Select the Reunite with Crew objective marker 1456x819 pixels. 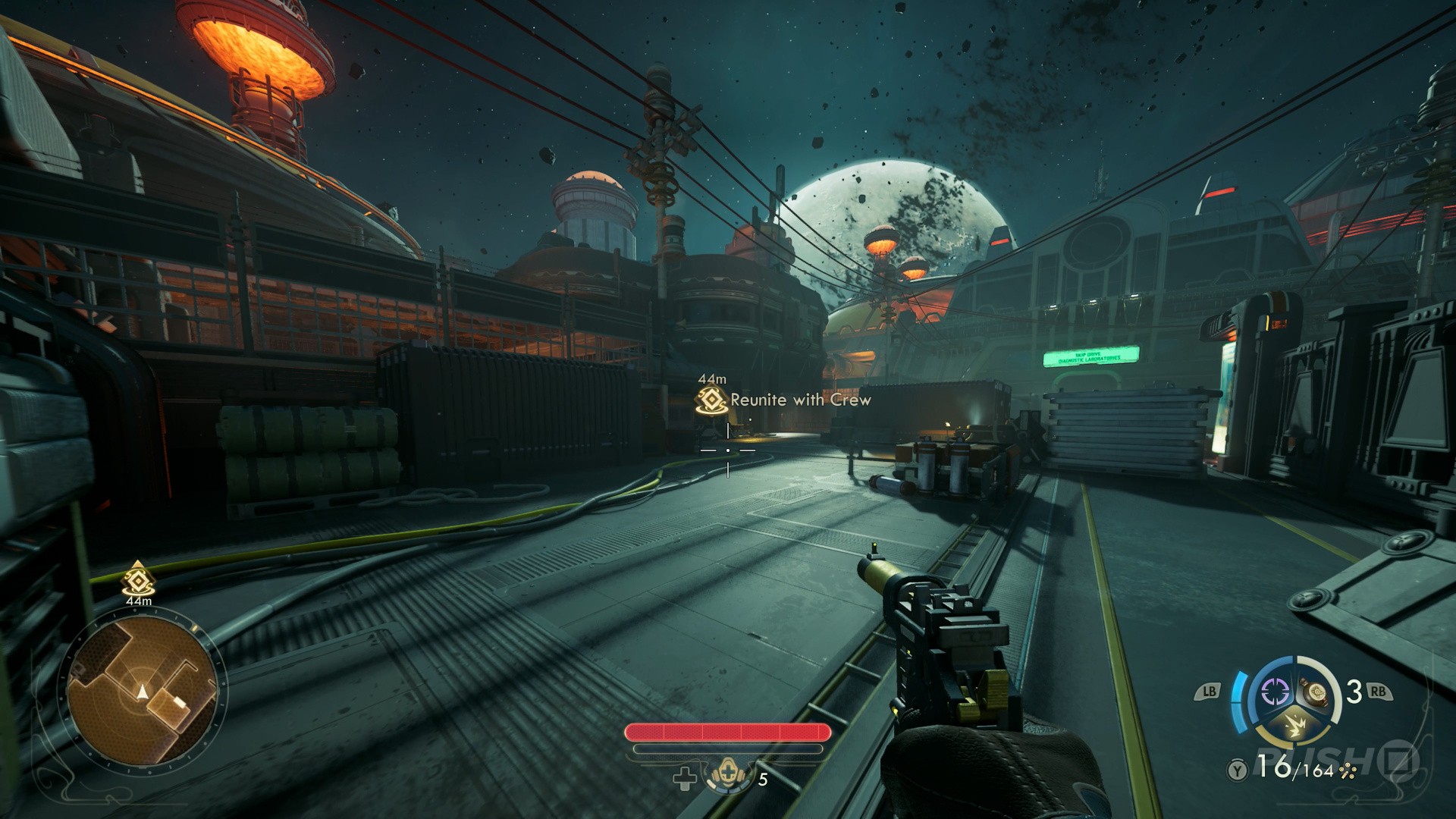712,400
